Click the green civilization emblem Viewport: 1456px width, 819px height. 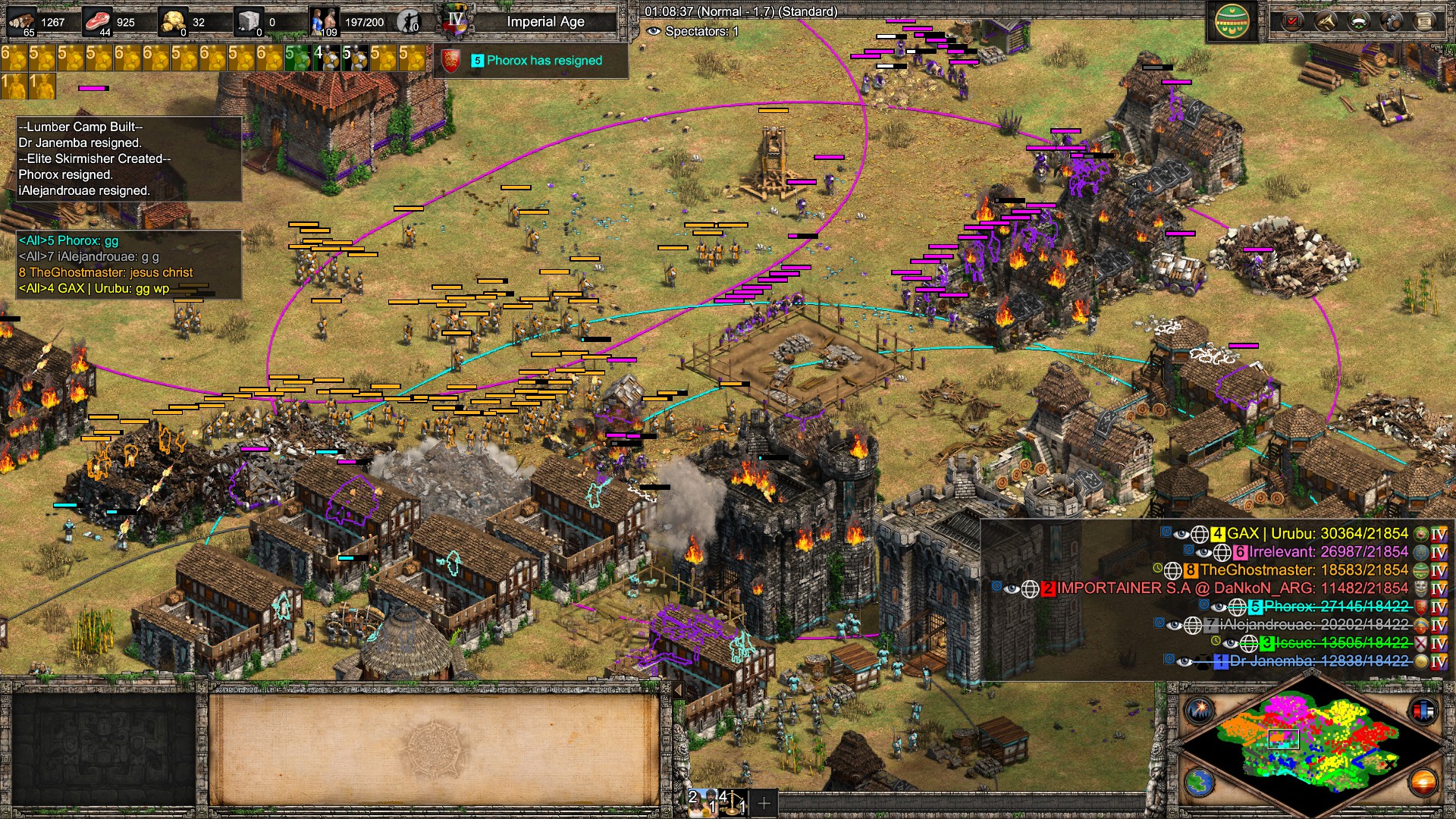point(1232,22)
